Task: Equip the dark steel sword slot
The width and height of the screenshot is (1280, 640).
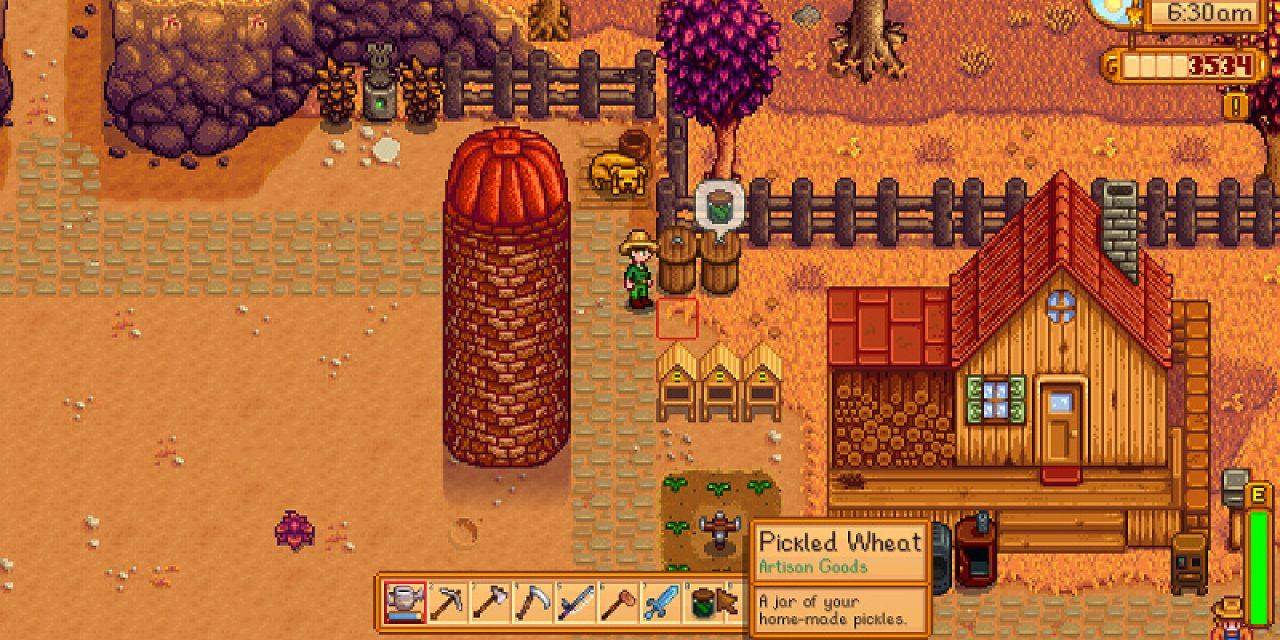Action: pyautogui.click(x=575, y=603)
